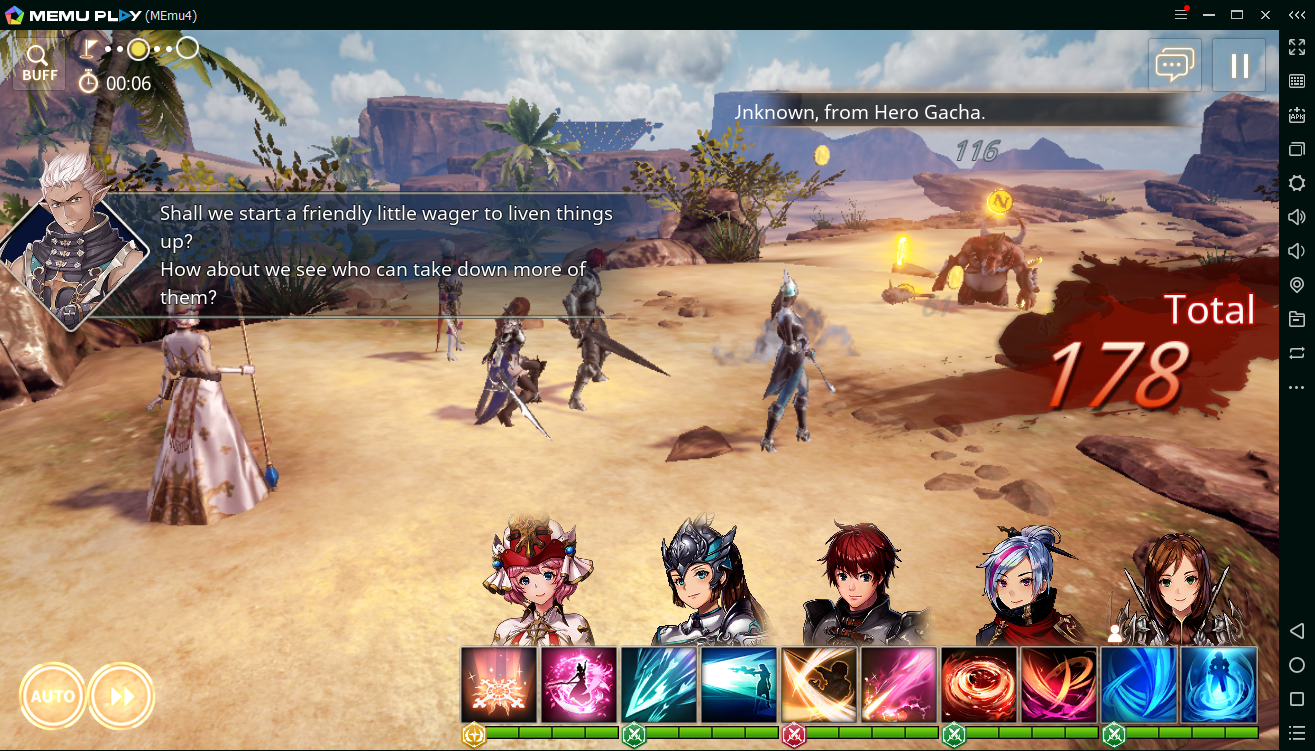Cast the teal ice shards skill
Screen dimensions: 1315x751
pyautogui.click(x=659, y=685)
